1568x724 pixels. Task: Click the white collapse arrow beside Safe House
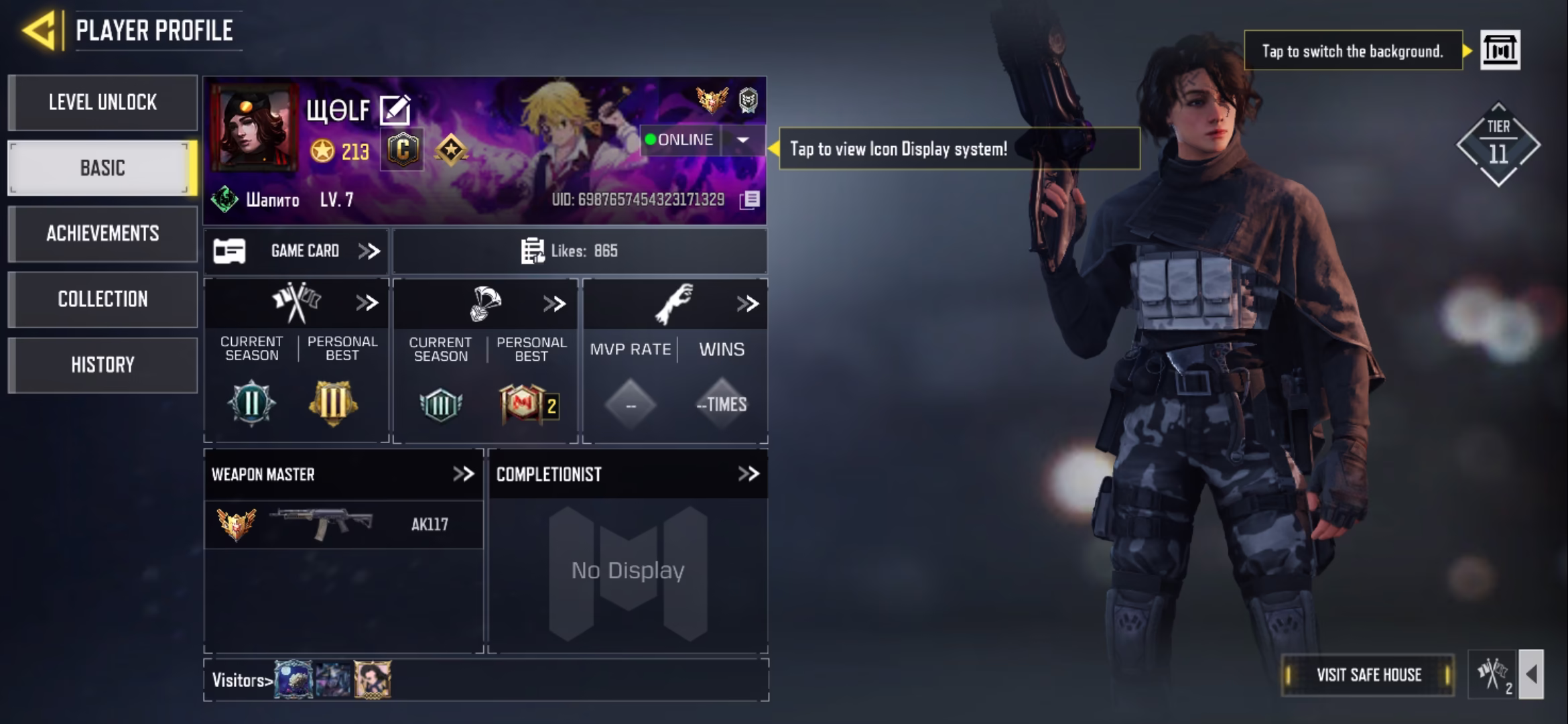(x=1531, y=674)
